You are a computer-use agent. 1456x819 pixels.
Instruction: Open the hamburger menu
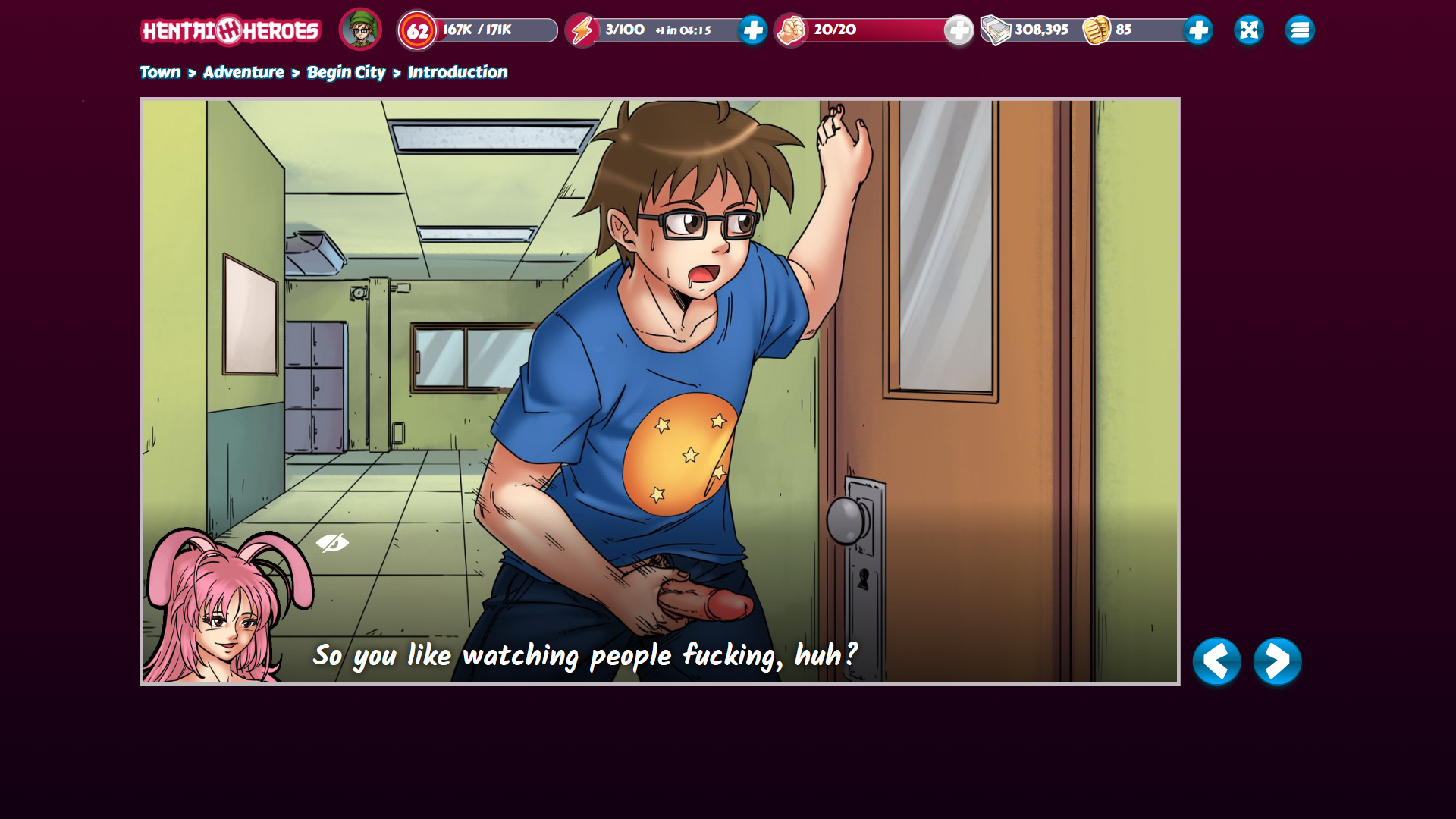[1299, 30]
